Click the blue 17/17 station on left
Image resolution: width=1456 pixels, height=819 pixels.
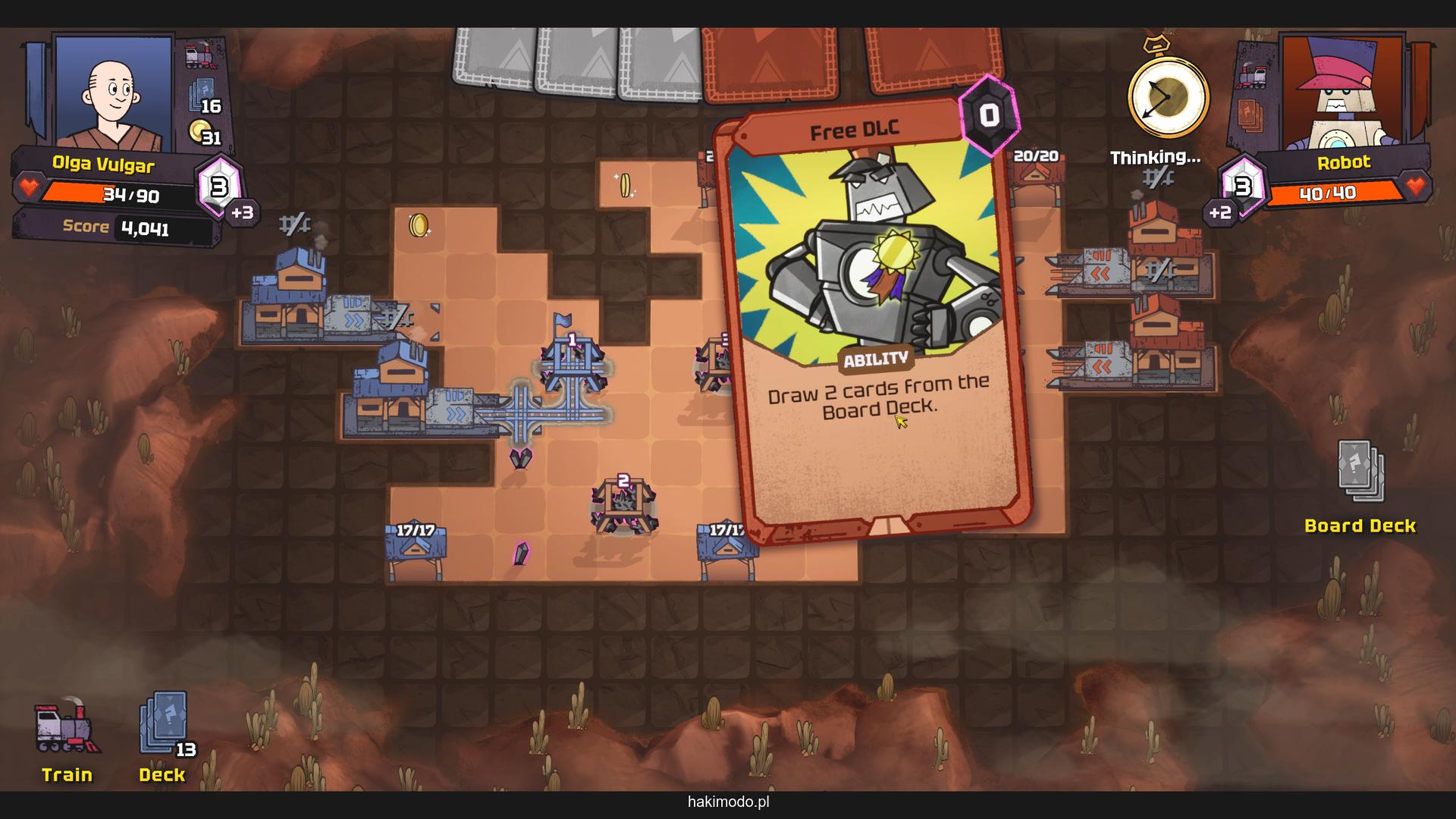point(415,550)
